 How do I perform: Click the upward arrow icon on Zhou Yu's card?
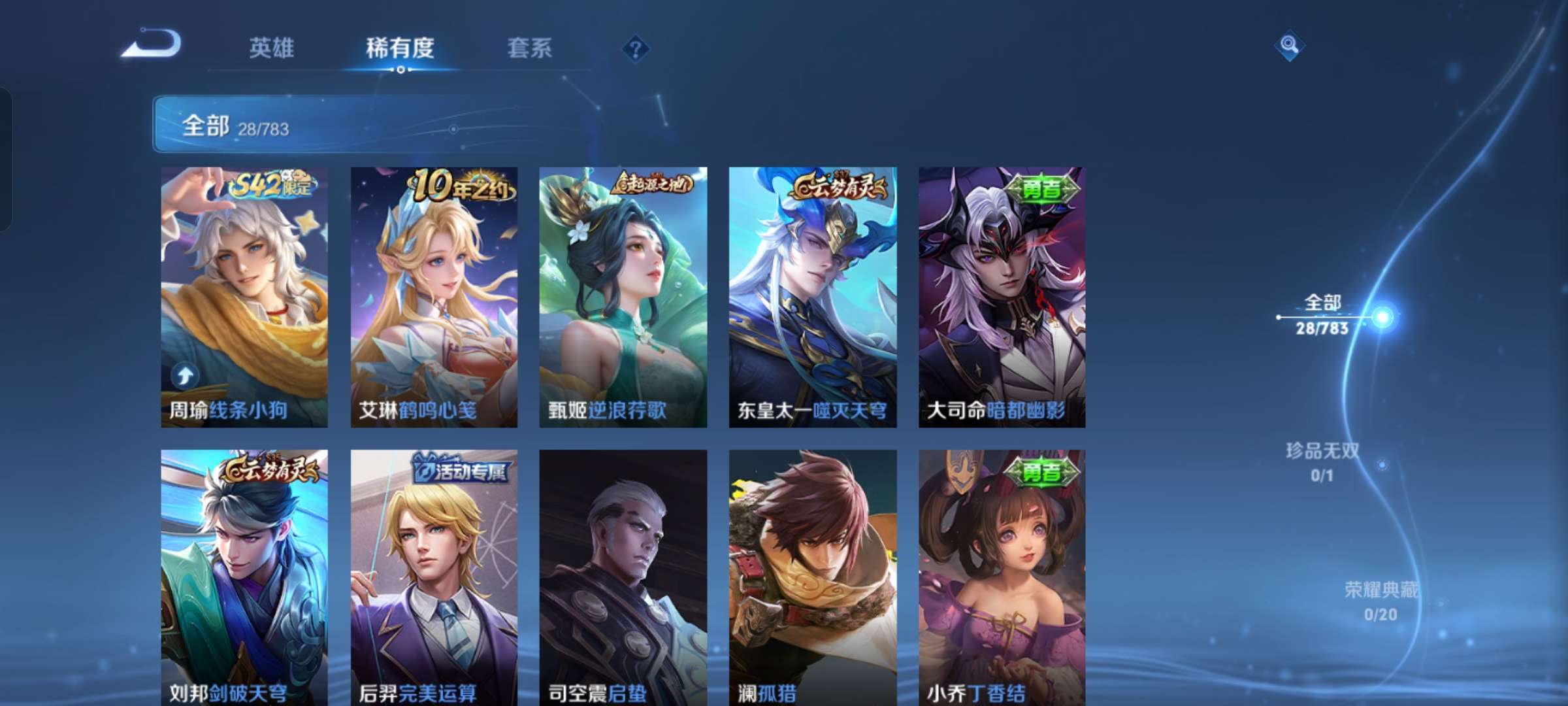[184, 374]
